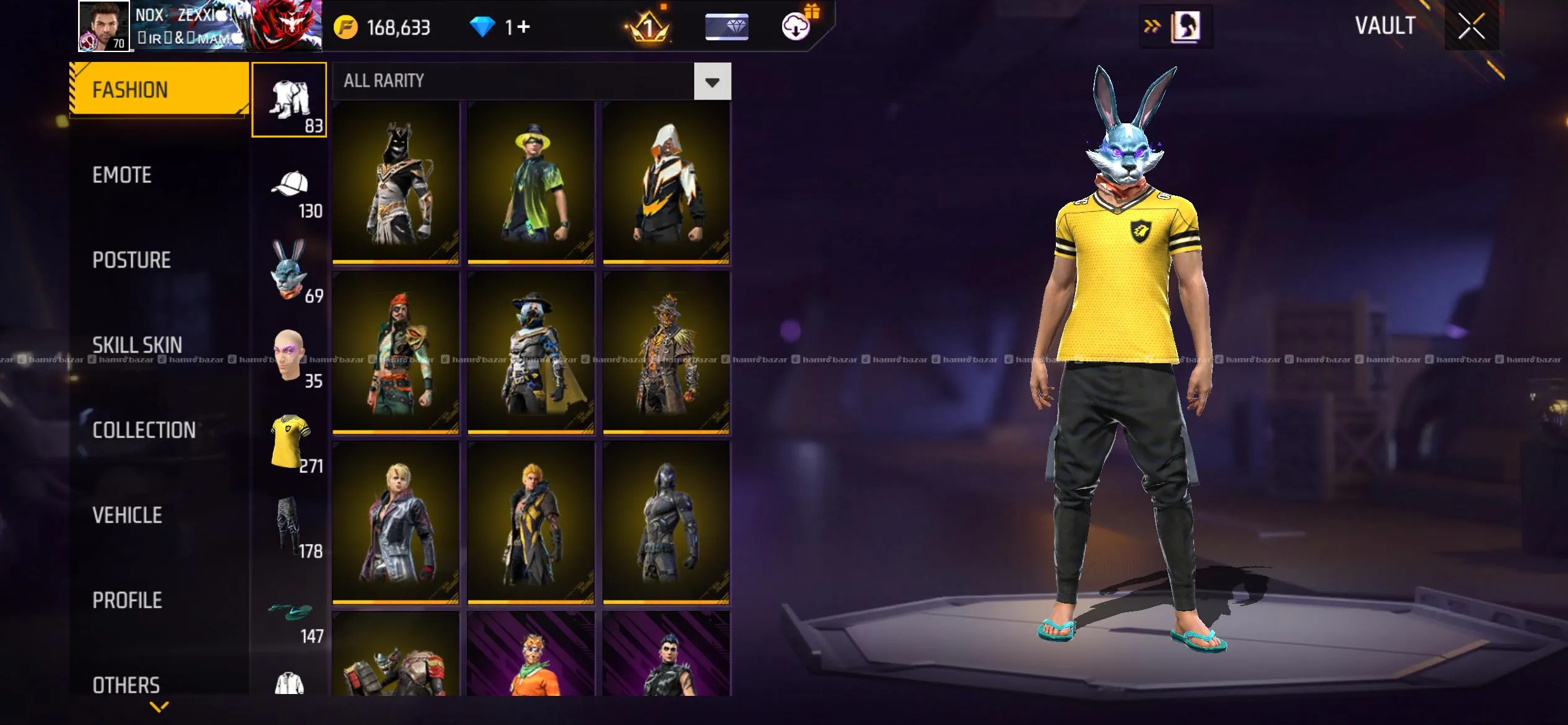Click the player avatar portrait
1568x725 pixels.
tap(103, 26)
